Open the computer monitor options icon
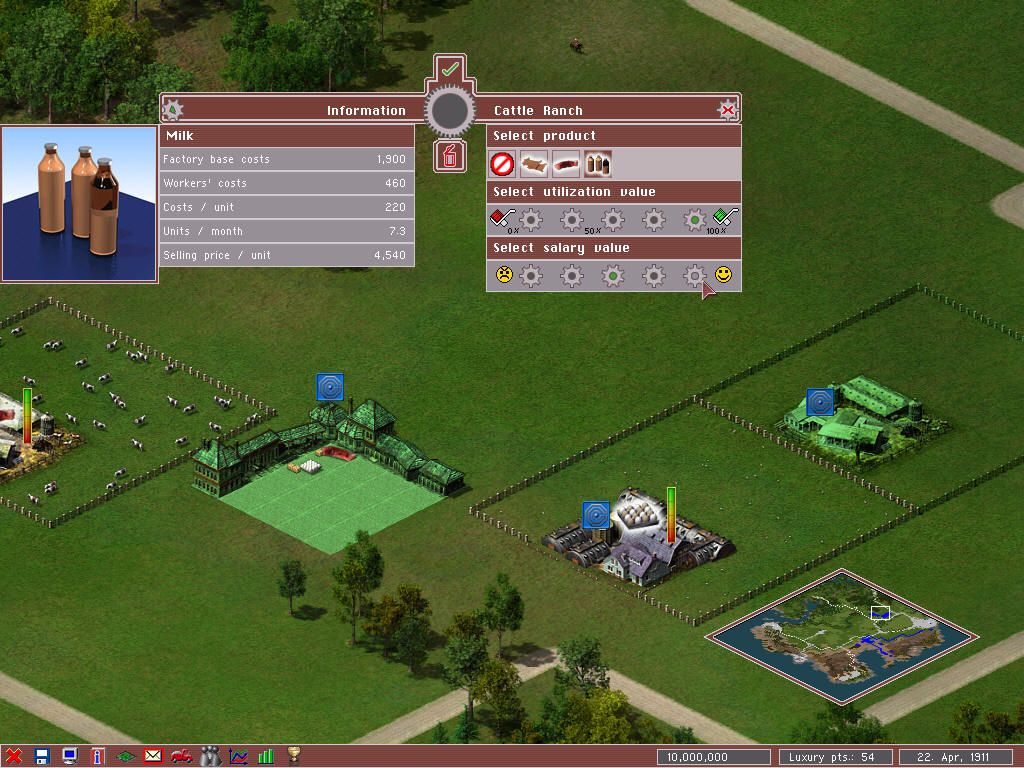 coord(70,756)
